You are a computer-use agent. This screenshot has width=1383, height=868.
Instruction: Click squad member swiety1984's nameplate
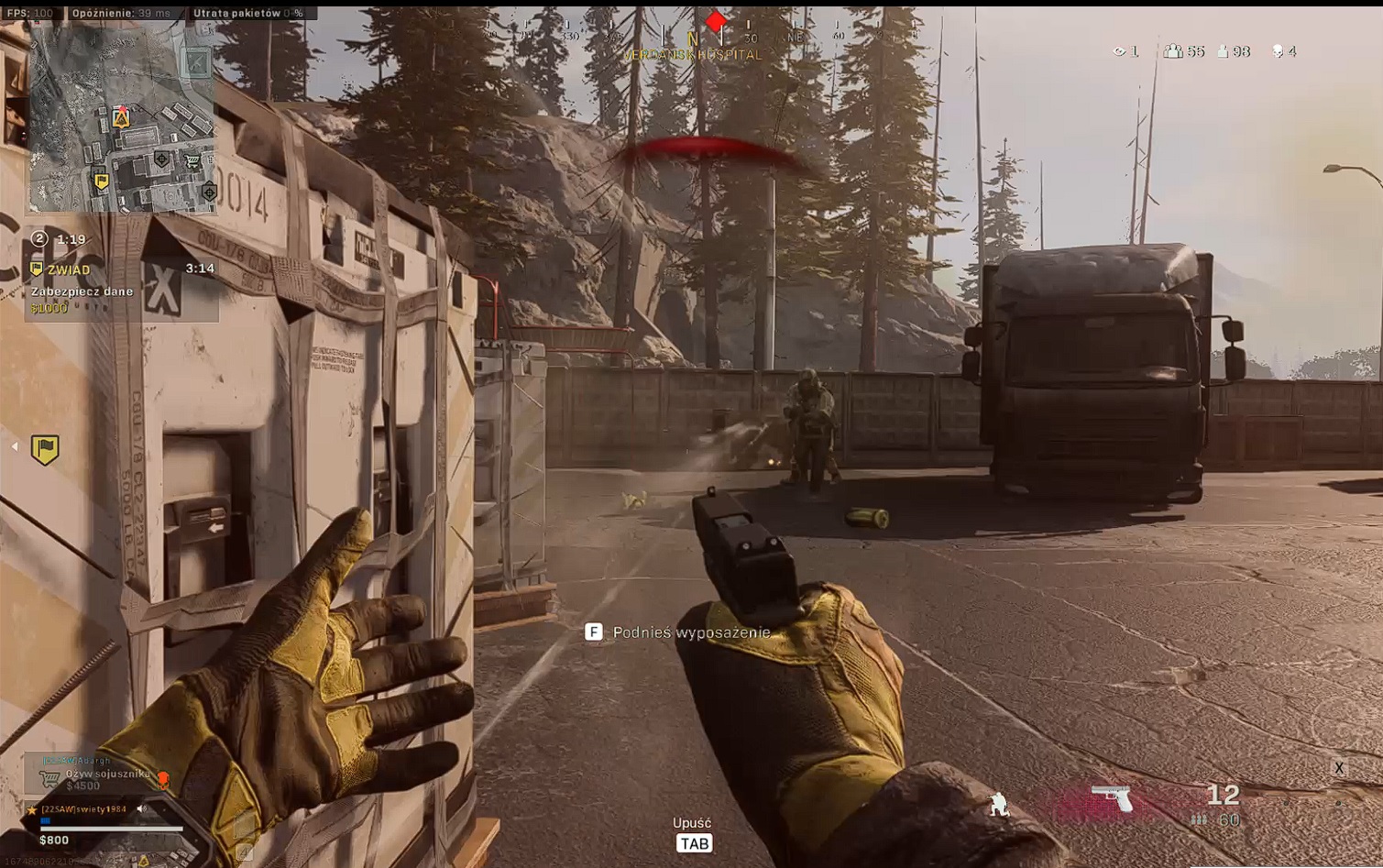[84, 809]
